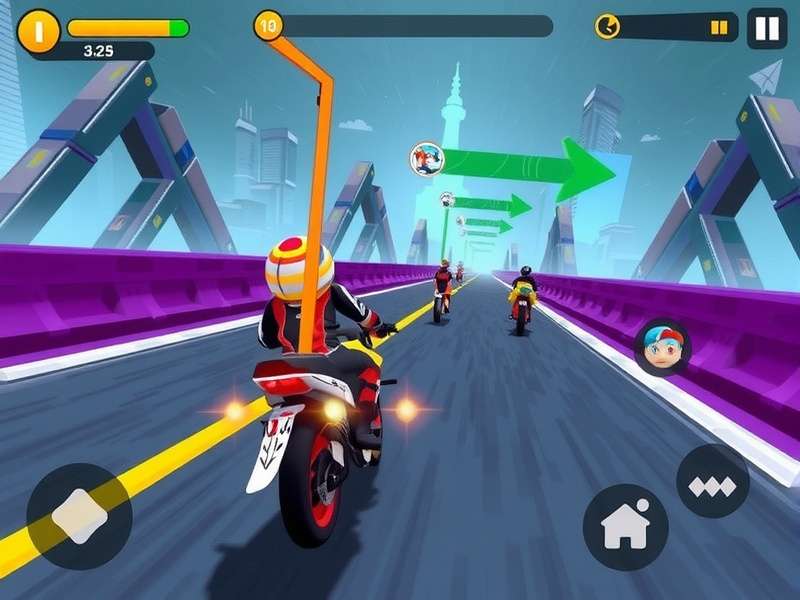Tap the round diamond steering control
This screenshot has width=800, height=600.
pos(79,516)
